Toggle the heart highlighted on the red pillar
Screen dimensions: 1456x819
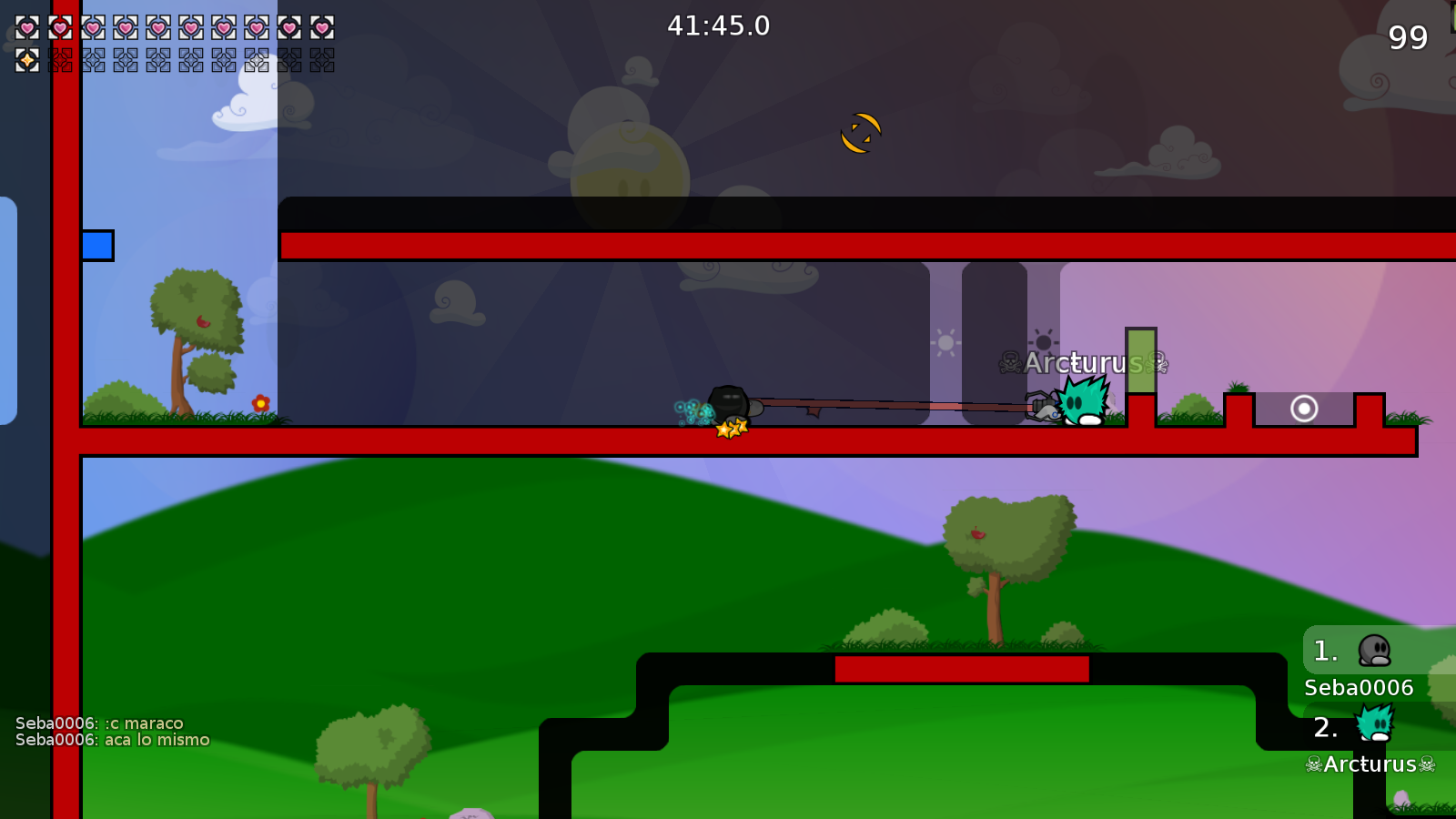tap(58, 28)
